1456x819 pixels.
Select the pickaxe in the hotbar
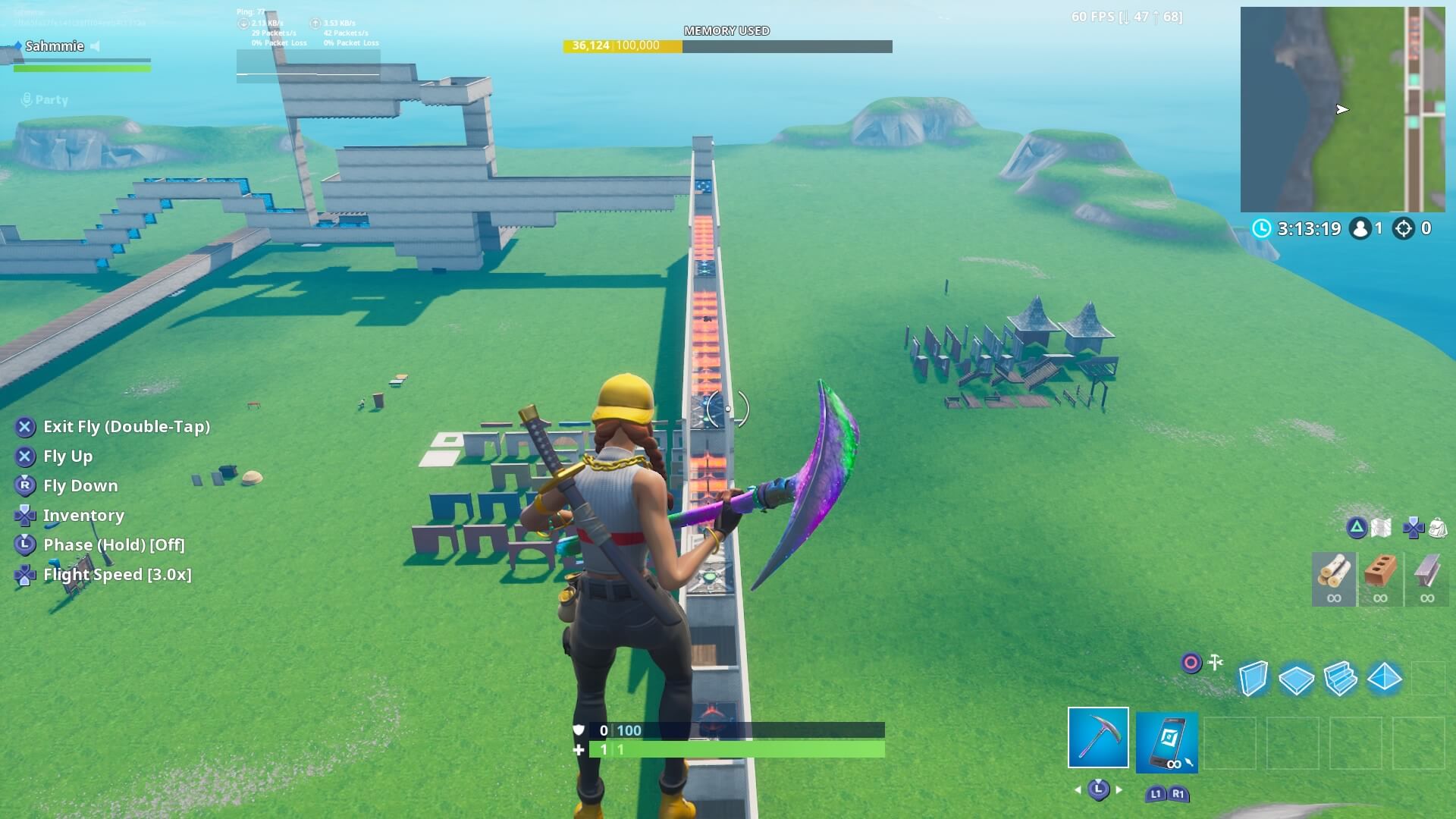[1099, 737]
